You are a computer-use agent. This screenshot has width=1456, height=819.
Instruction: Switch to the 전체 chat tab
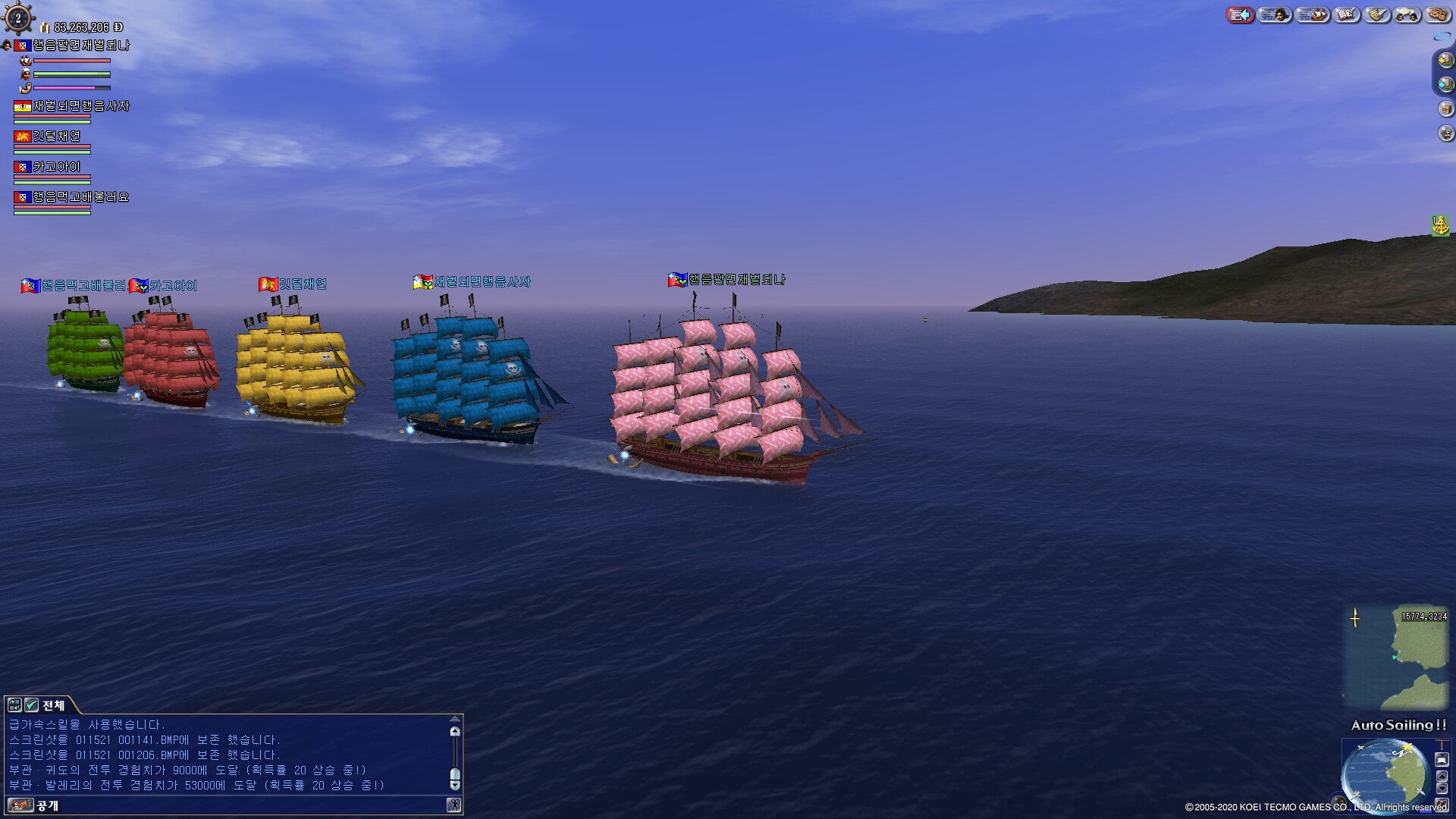click(x=52, y=705)
